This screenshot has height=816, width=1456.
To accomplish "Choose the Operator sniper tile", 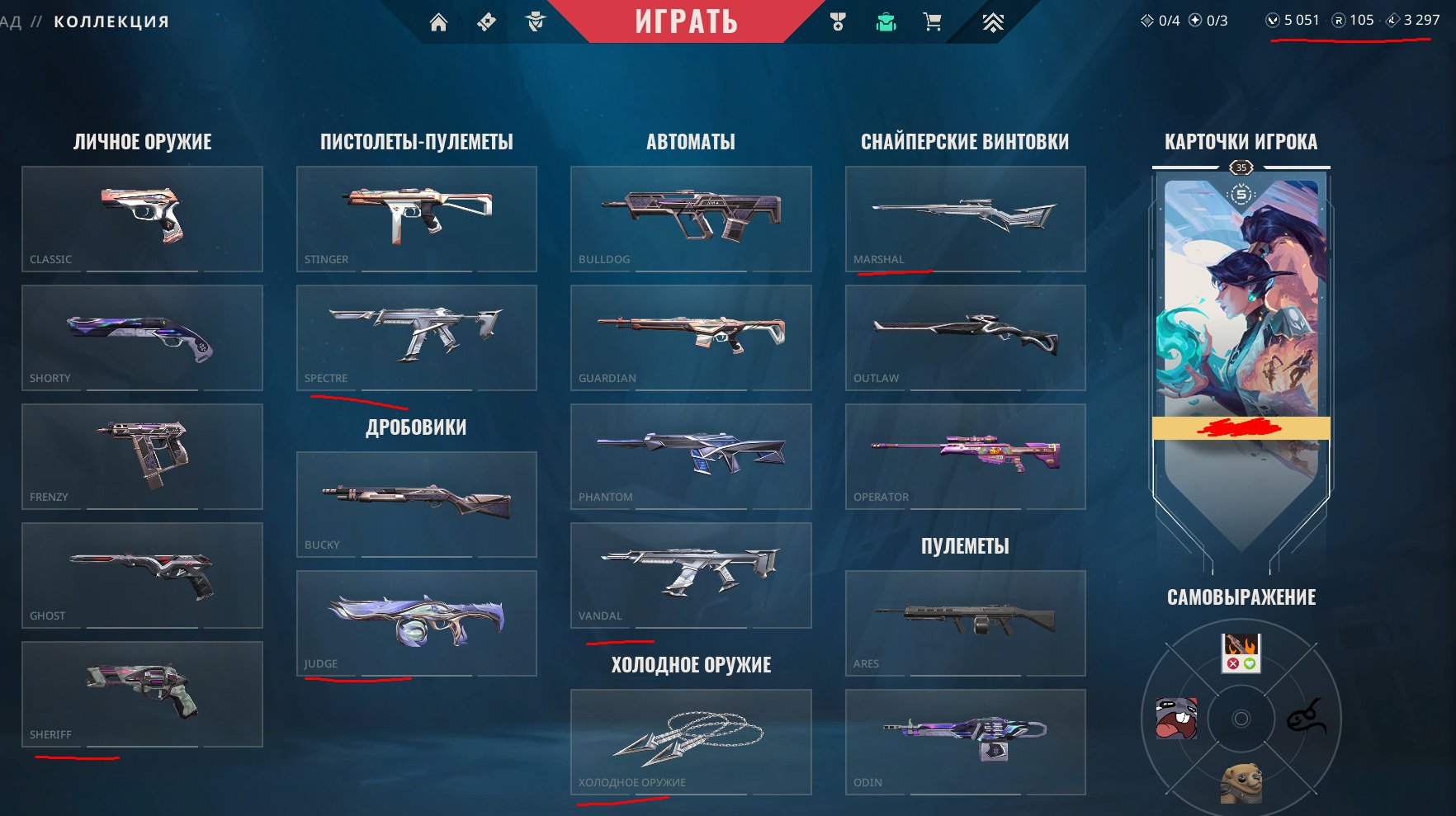I will [x=965, y=456].
